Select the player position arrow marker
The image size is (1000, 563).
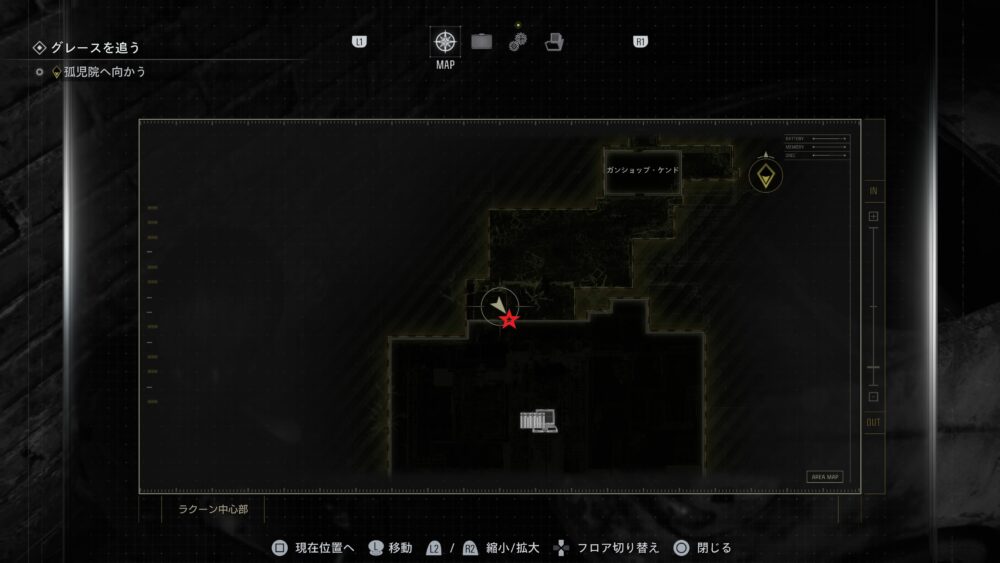[498, 304]
